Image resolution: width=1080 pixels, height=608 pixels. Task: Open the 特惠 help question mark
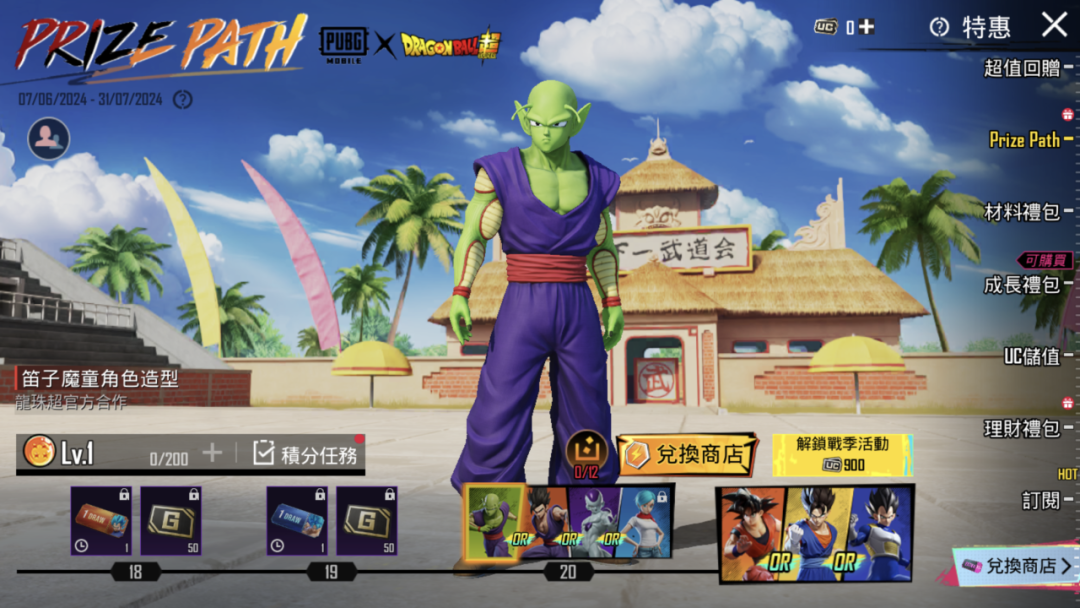[x=938, y=27]
